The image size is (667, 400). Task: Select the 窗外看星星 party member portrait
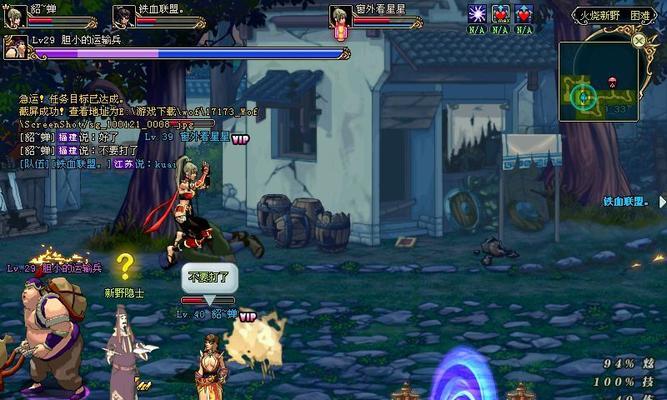pos(341,16)
